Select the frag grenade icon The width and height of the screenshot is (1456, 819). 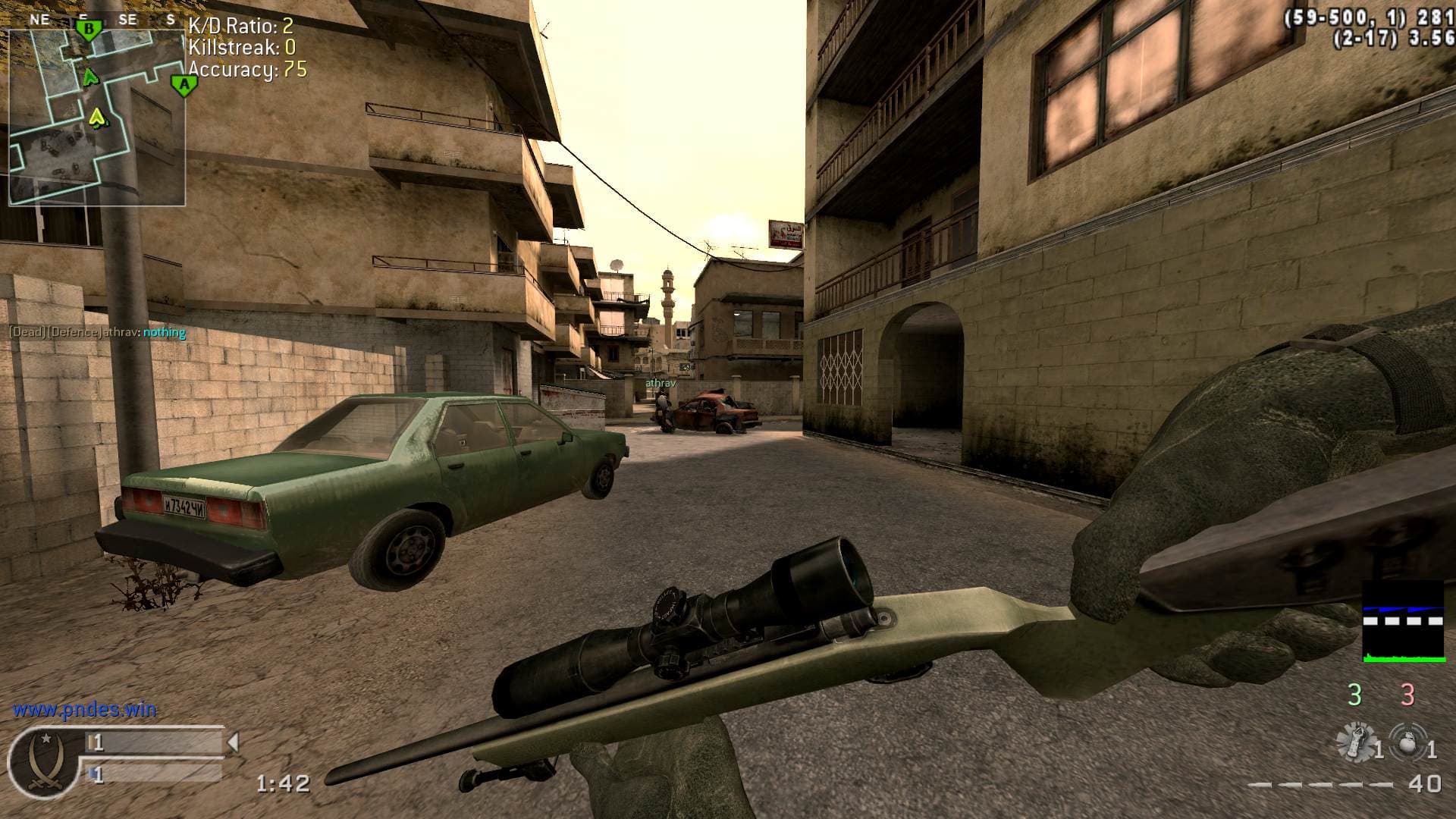[1407, 742]
